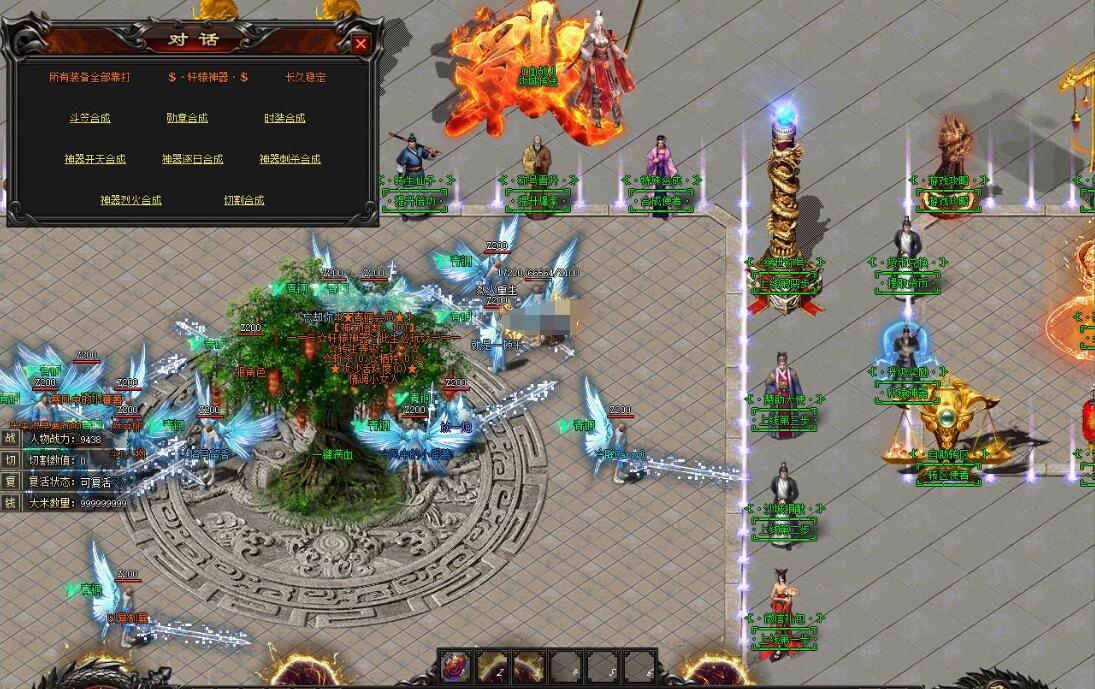The image size is (1095, 689).
Task: Choose the 神器刺杀合成 link
Action: (x=290, y=159)
